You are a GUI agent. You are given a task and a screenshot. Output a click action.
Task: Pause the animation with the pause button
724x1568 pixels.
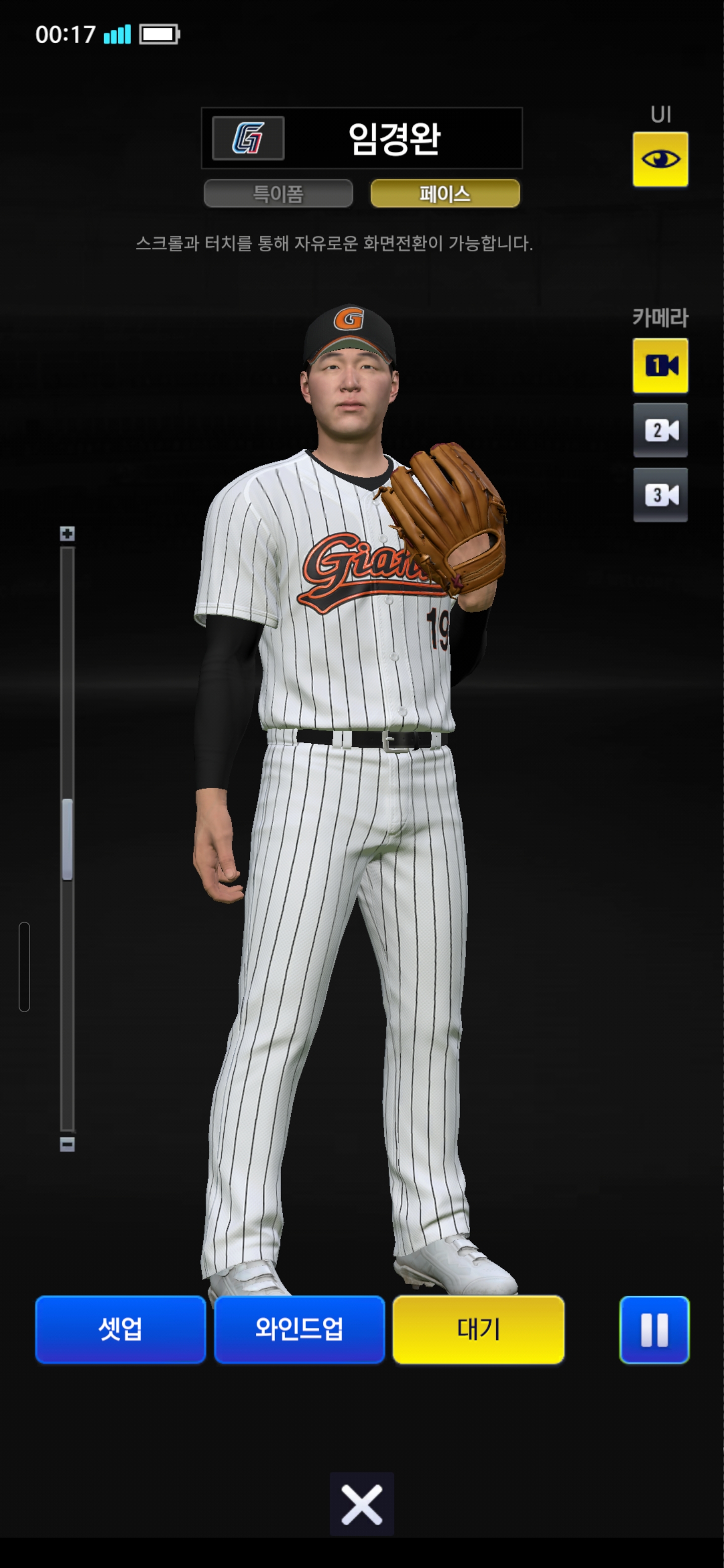pyautogui.click(x=654, y=1329)
